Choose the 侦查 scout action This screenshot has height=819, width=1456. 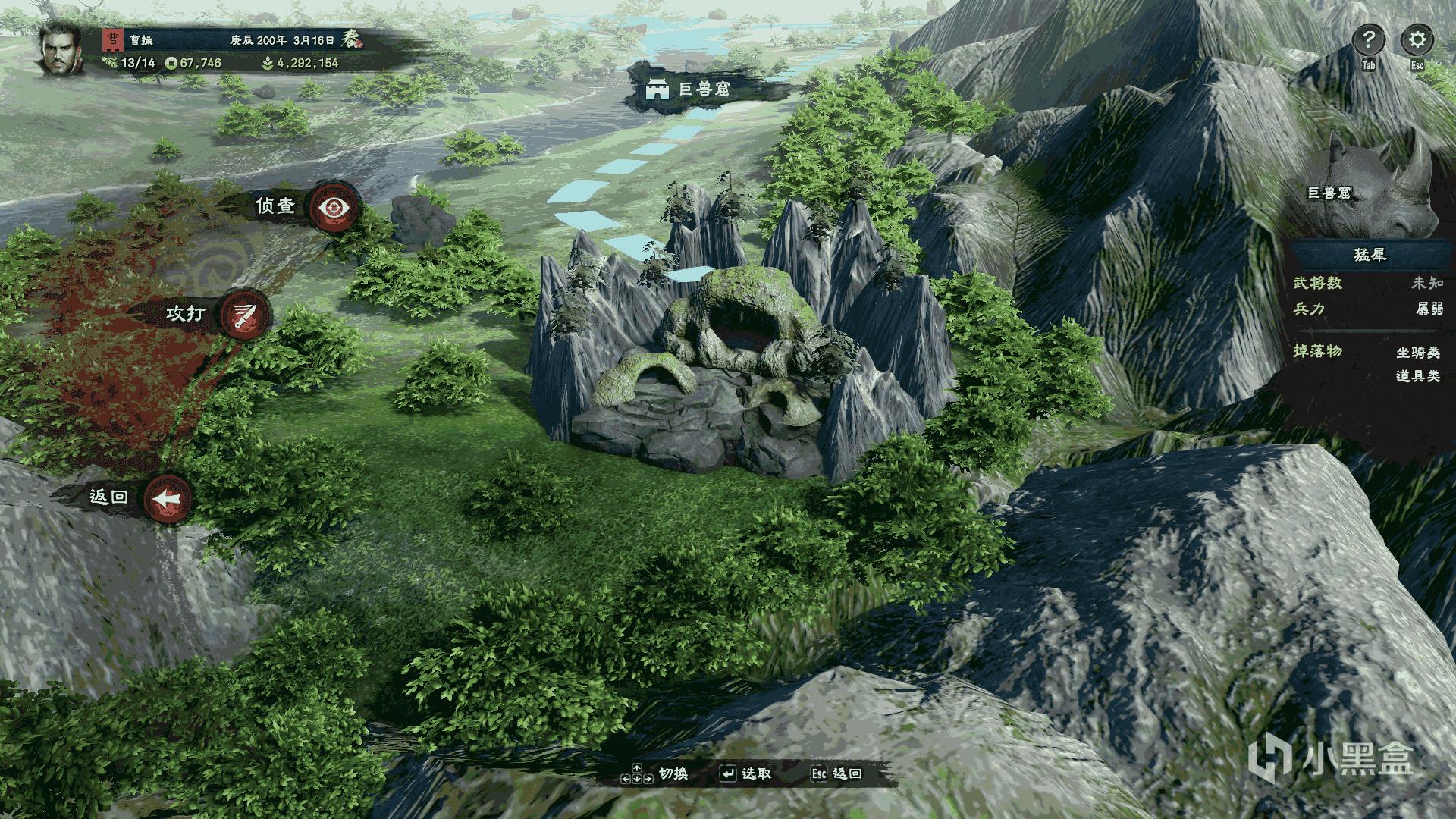[334, 206]
